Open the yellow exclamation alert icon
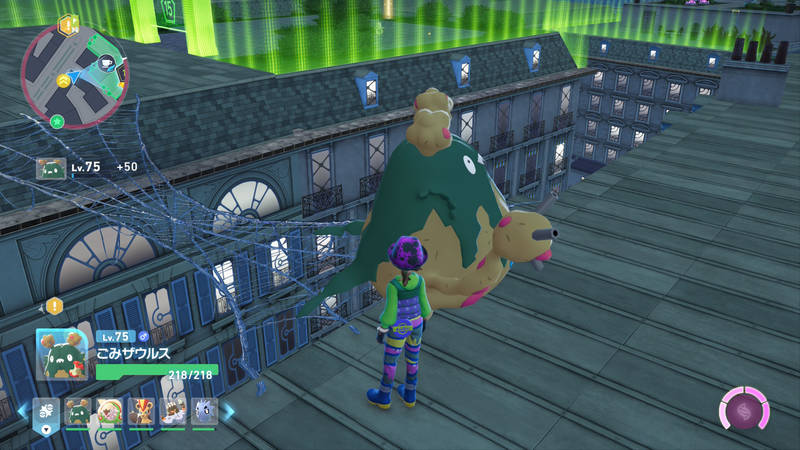Image resolution: width=800 pixels, height=450 pixels. (54, 305)
